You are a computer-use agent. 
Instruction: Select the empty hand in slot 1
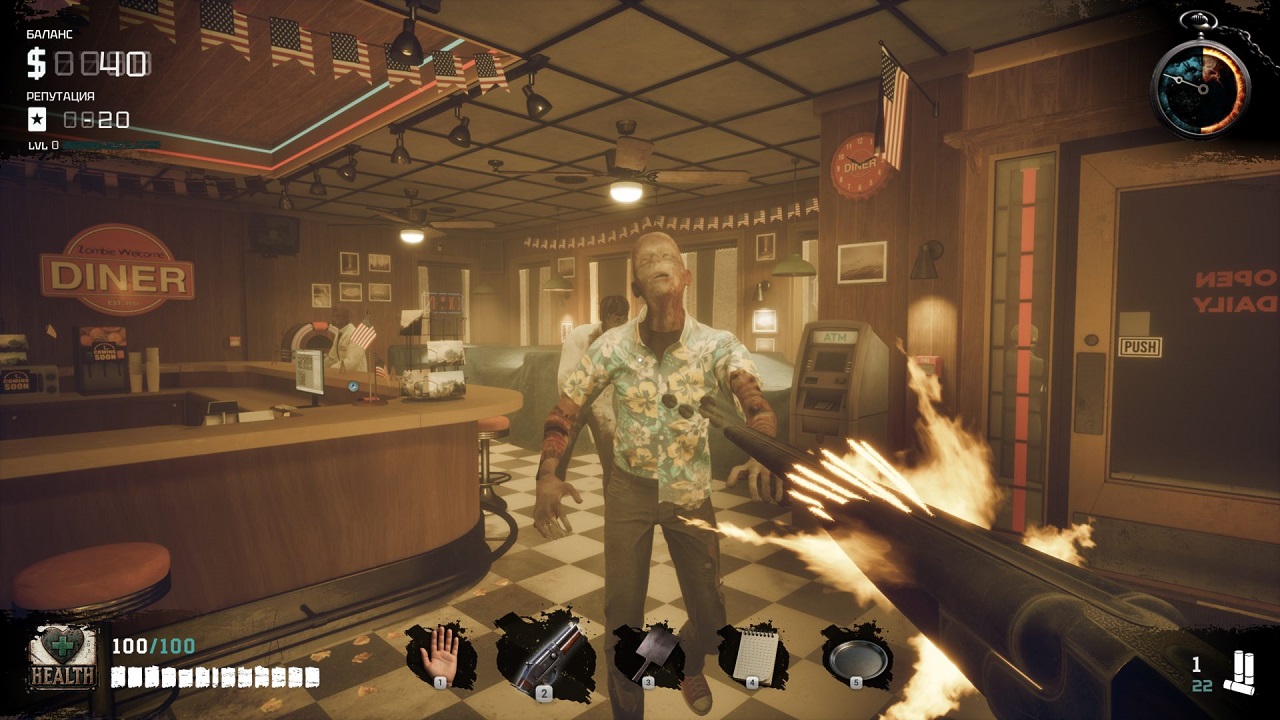pyautogui.click(x=438, y=652)
